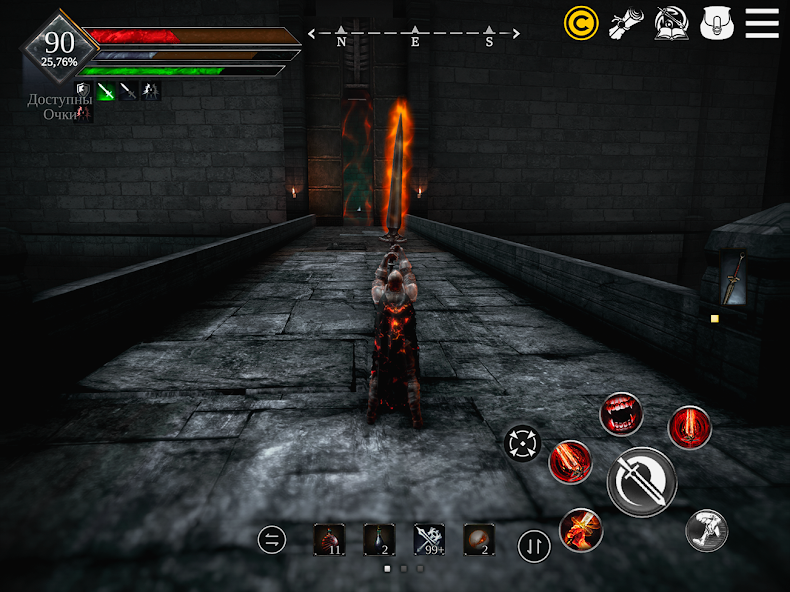Screen dimensions: 790x592
Task: Toggle the target lock-on crosshair
Action: [523, 441]
